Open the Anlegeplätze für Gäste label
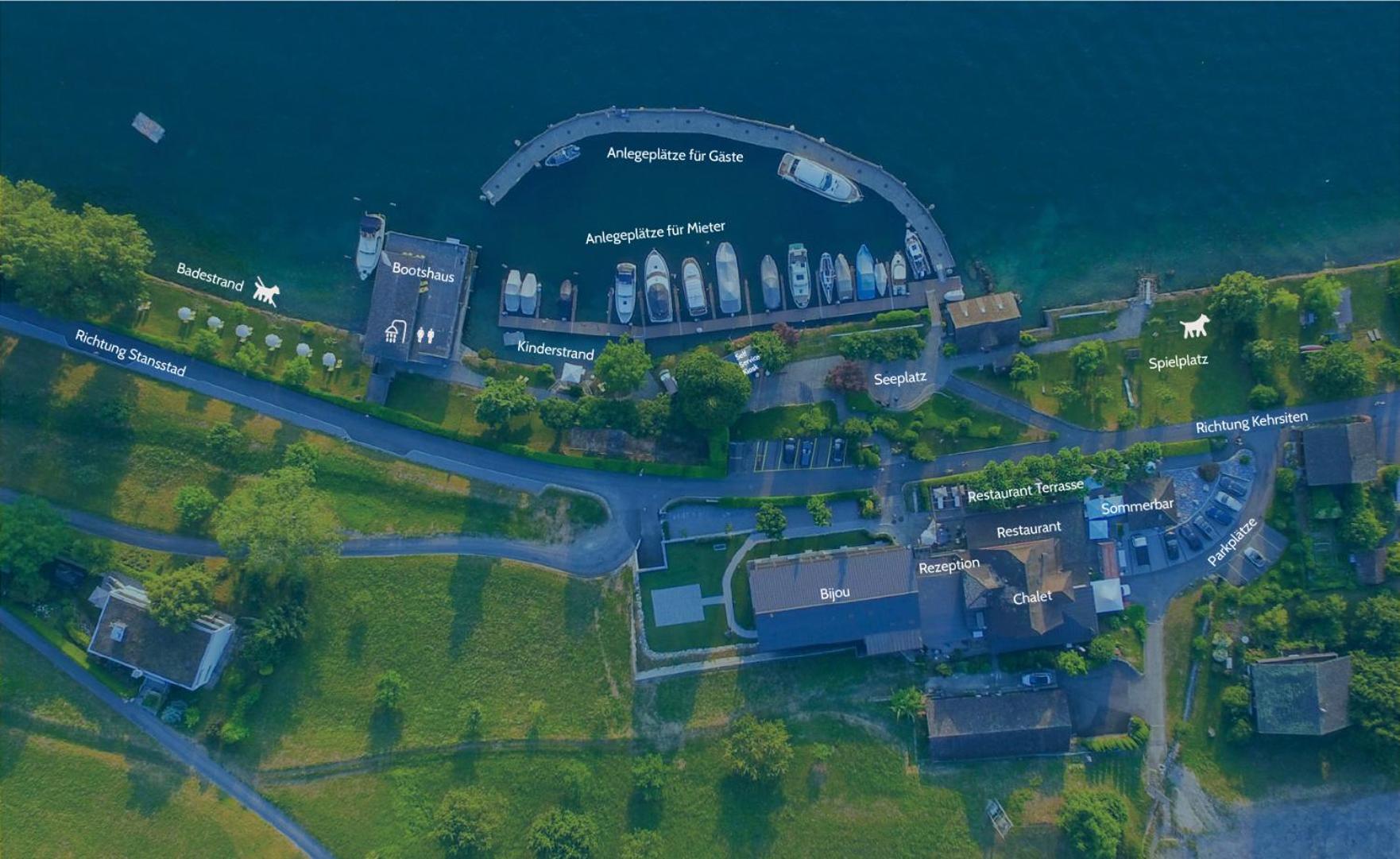Screen dimensions: 1400x859 tap(675, 154)
